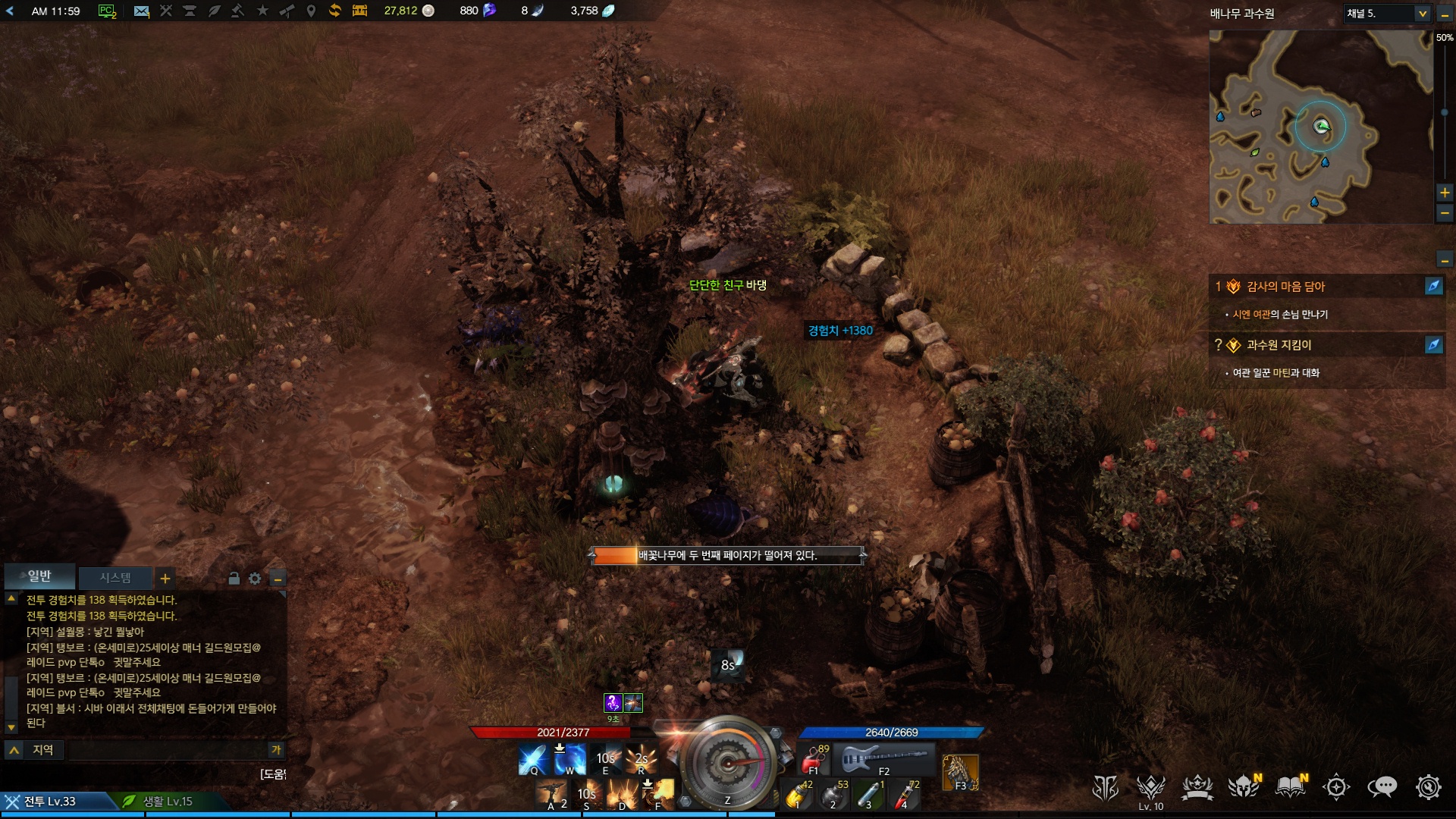Screen dimensions: 1456x819
Task: Open the channel selection dropdown
Action: coord(1422,14)
